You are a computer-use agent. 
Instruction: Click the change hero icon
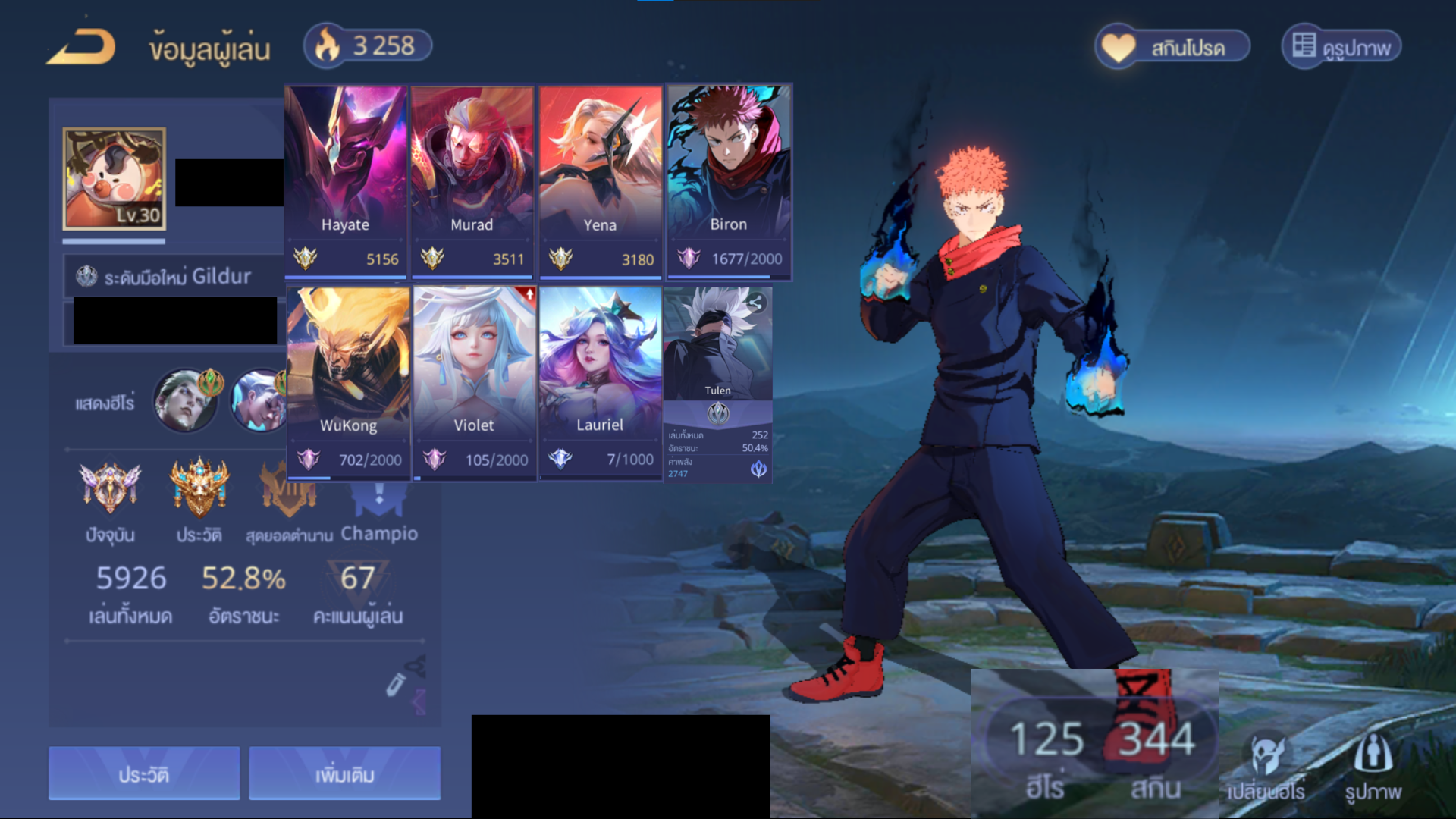tap(1266, 766)
